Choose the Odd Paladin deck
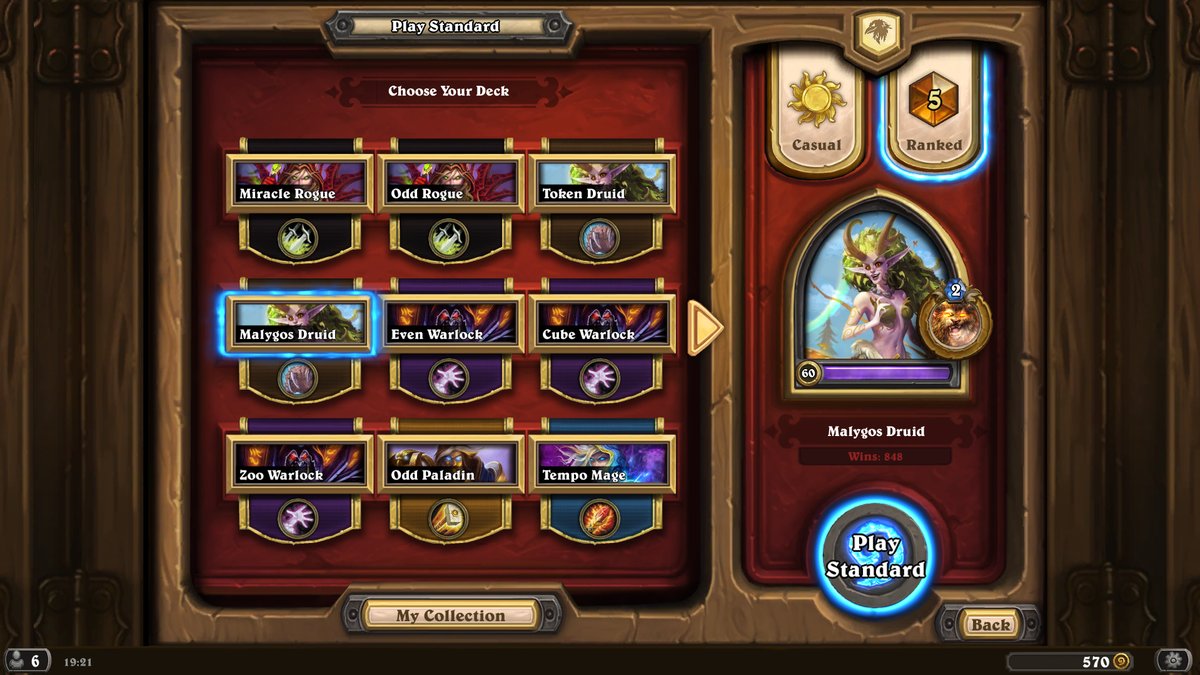1200x675 pixels. (x=450, y=465)
